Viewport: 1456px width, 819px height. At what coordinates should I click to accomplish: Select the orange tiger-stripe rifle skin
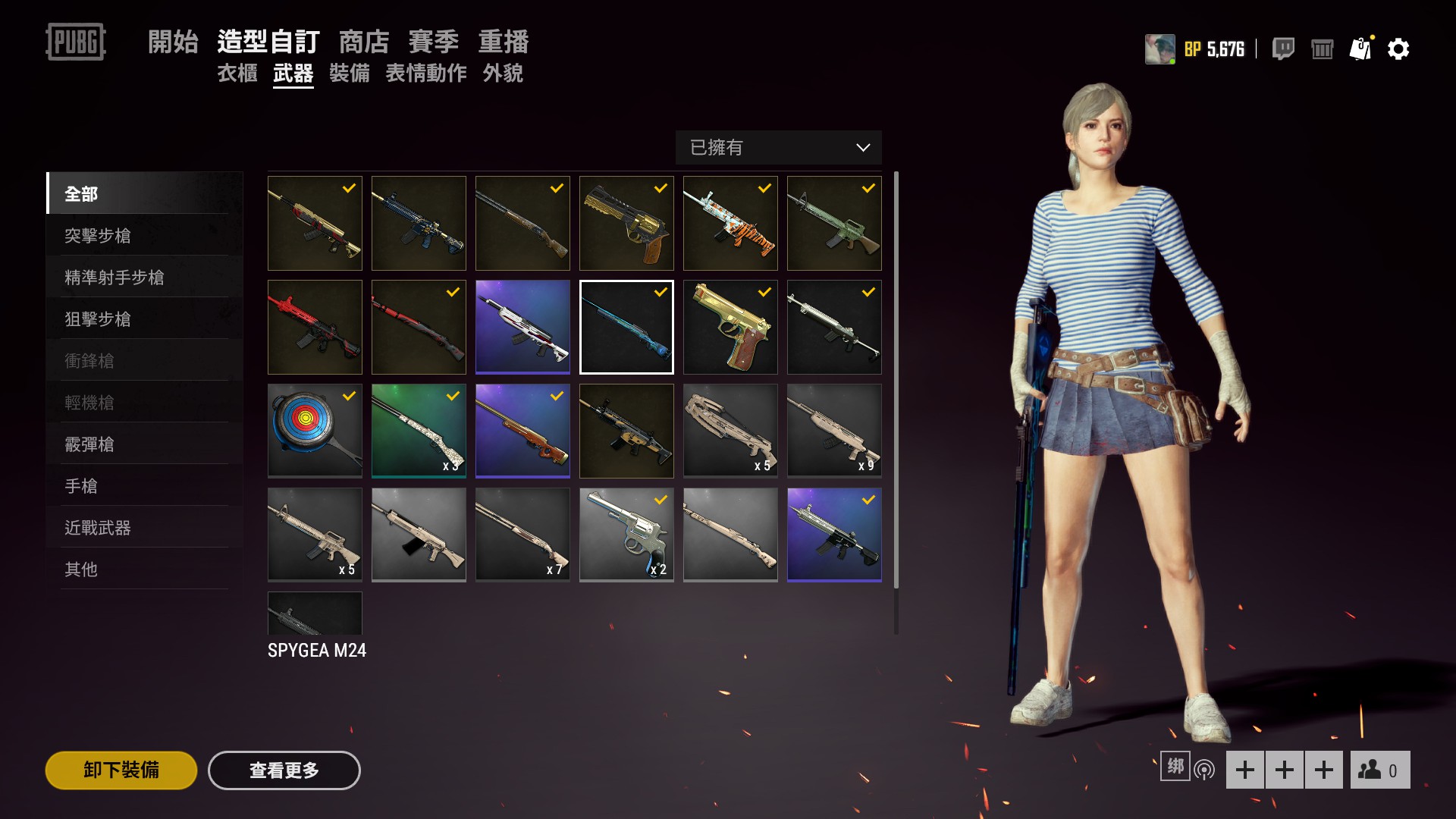click(730, 223)
